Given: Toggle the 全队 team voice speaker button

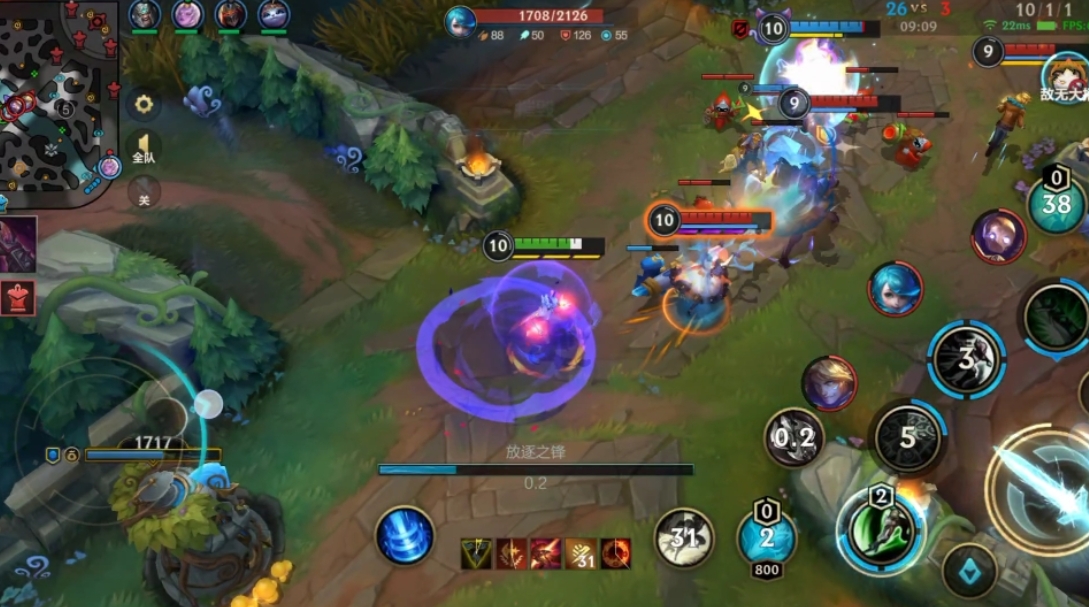Looking at the screenshot, I should [144, 149].
